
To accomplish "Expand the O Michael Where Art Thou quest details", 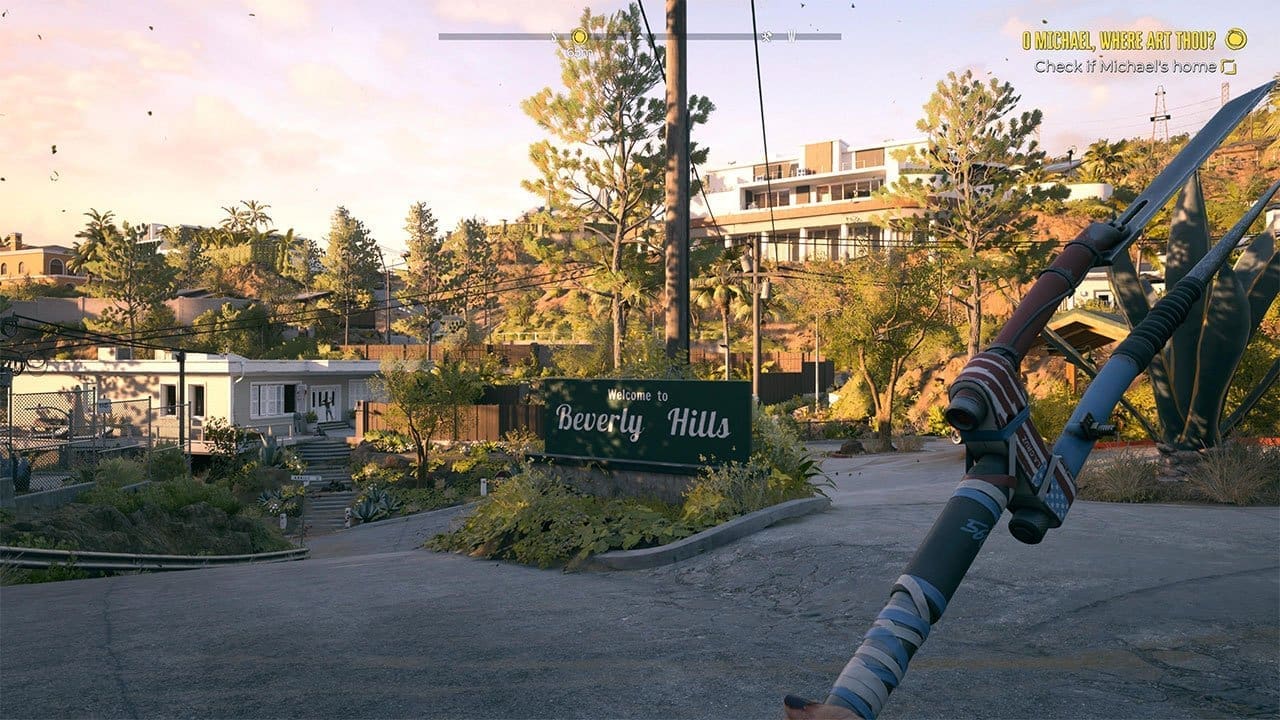I will point(1120,40).
